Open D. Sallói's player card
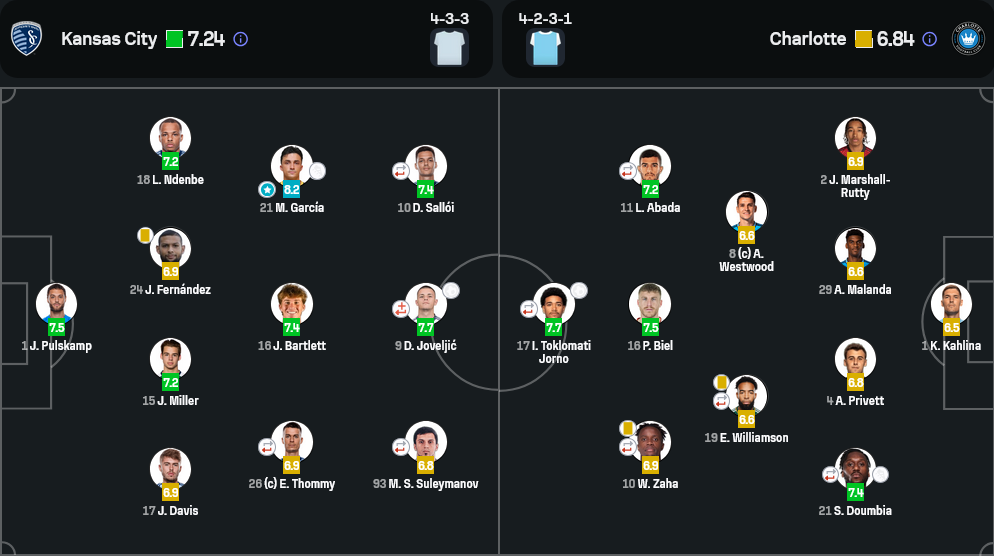994x556 pixels. click(426, 166)
